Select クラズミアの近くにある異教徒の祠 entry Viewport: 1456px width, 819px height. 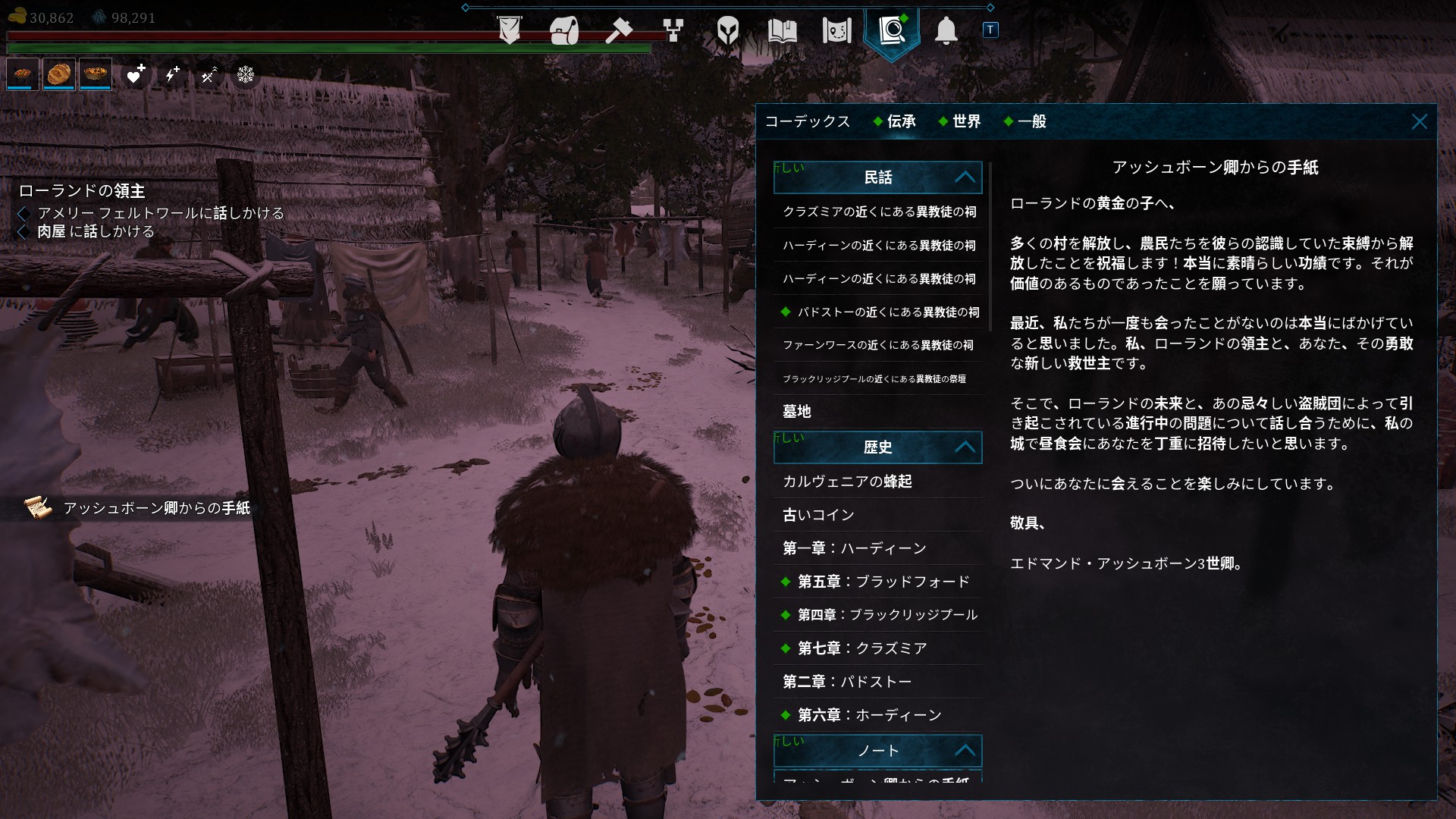tap(879, 212)
